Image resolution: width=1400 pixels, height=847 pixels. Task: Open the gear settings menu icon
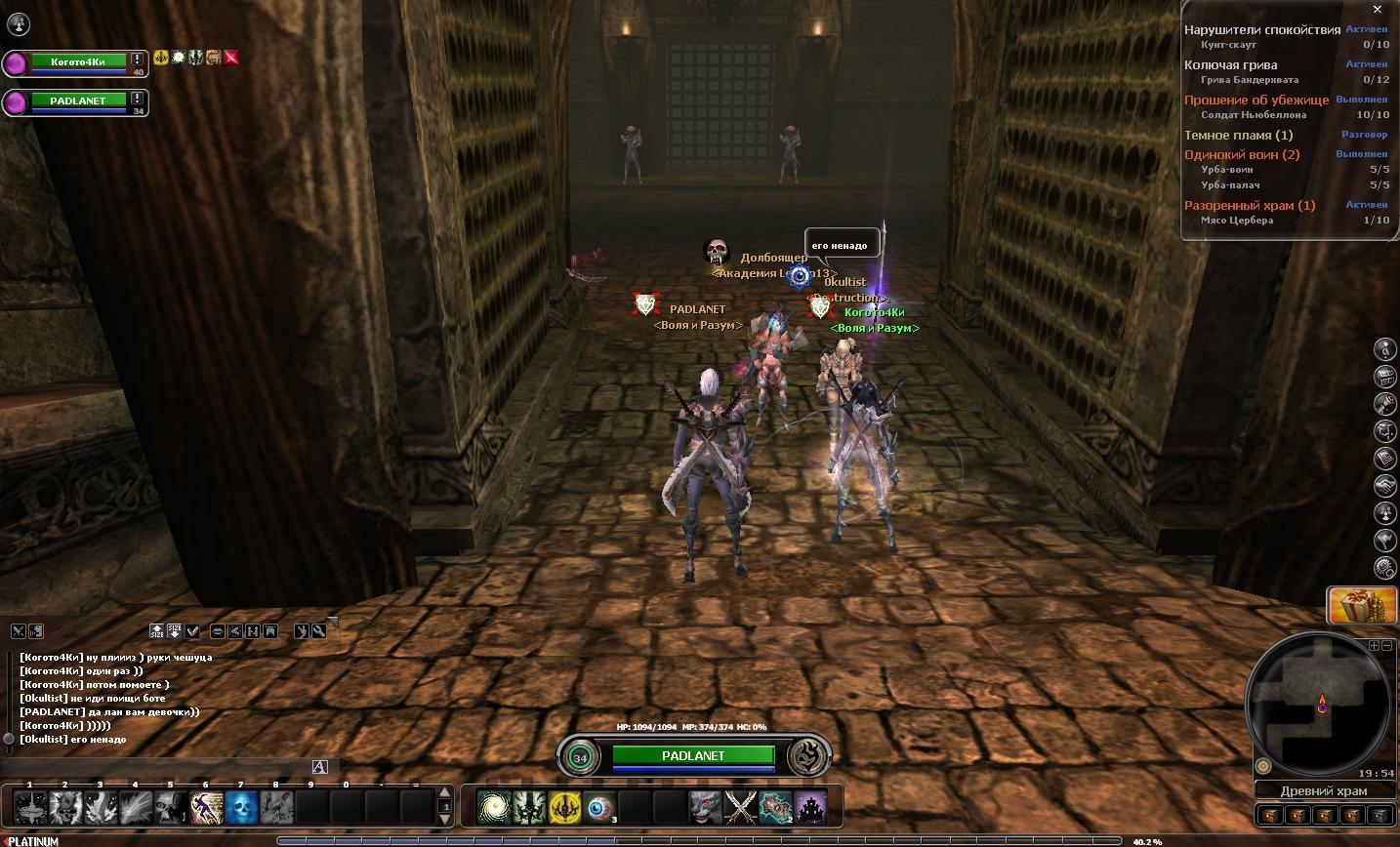point(1384,567)
